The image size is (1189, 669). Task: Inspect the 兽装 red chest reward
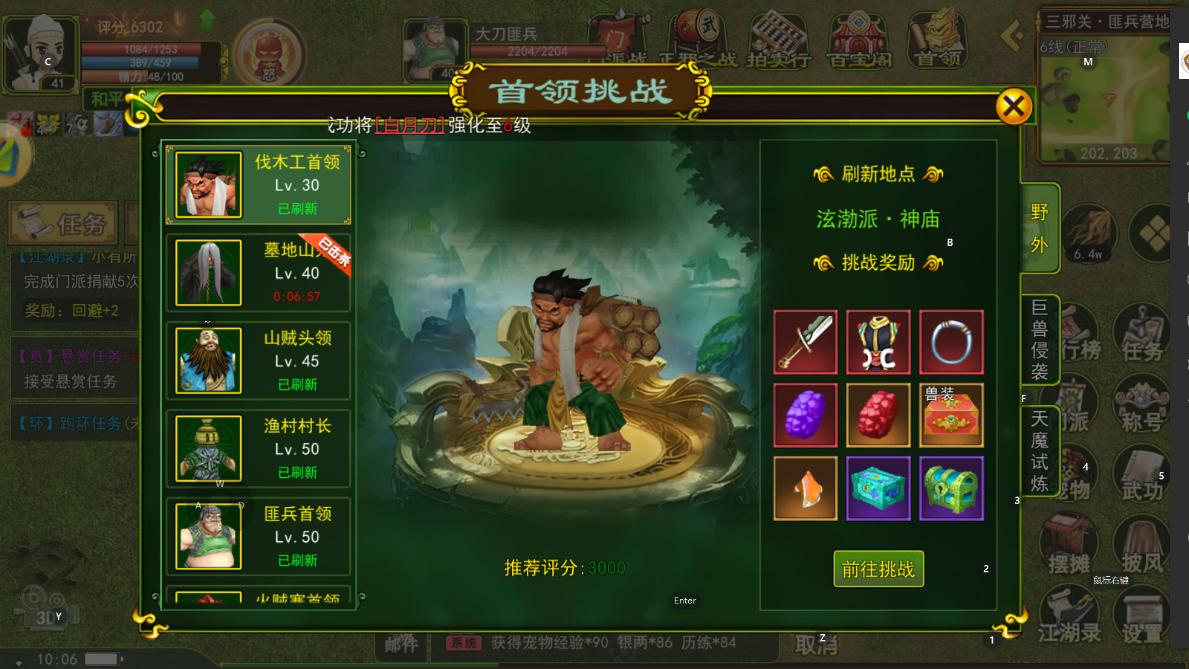tap(951, 415)
